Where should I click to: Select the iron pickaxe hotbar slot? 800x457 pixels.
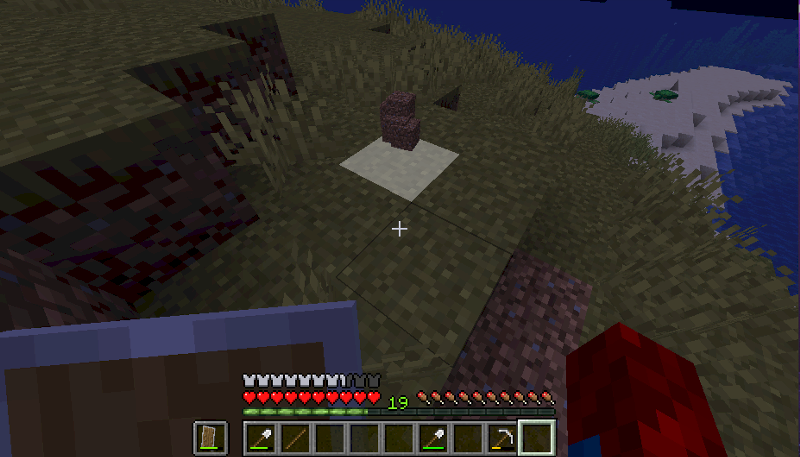(503, 437)
